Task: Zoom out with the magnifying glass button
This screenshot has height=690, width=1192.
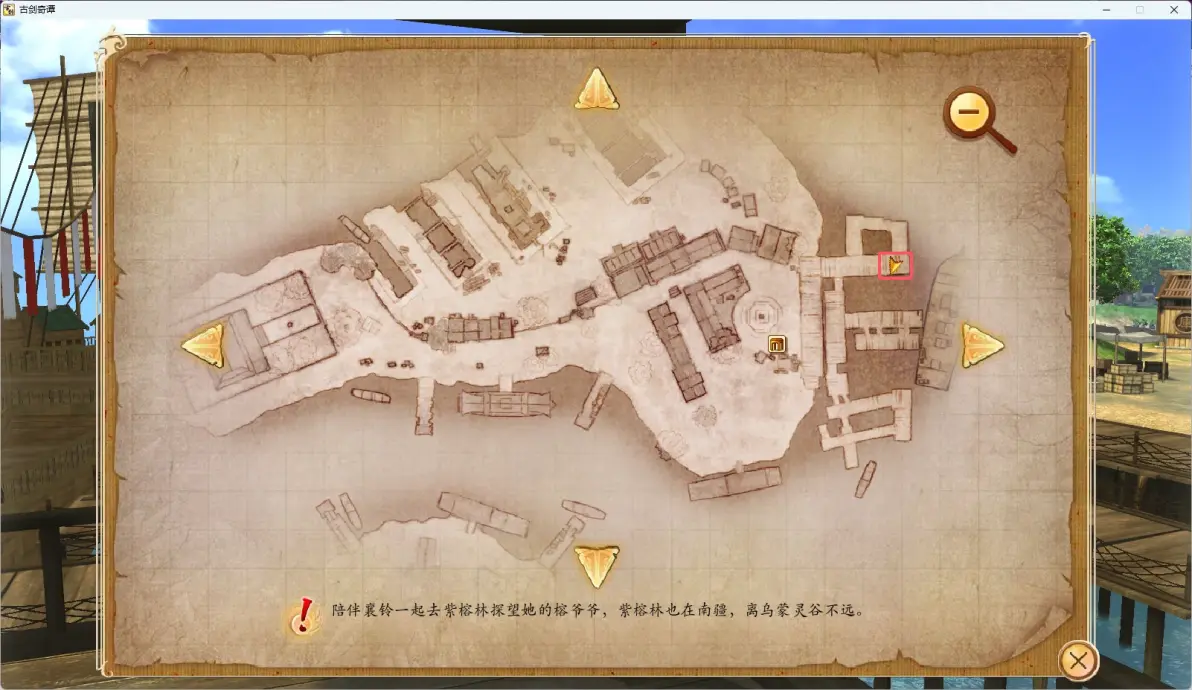Action: [x=970, y=113]
